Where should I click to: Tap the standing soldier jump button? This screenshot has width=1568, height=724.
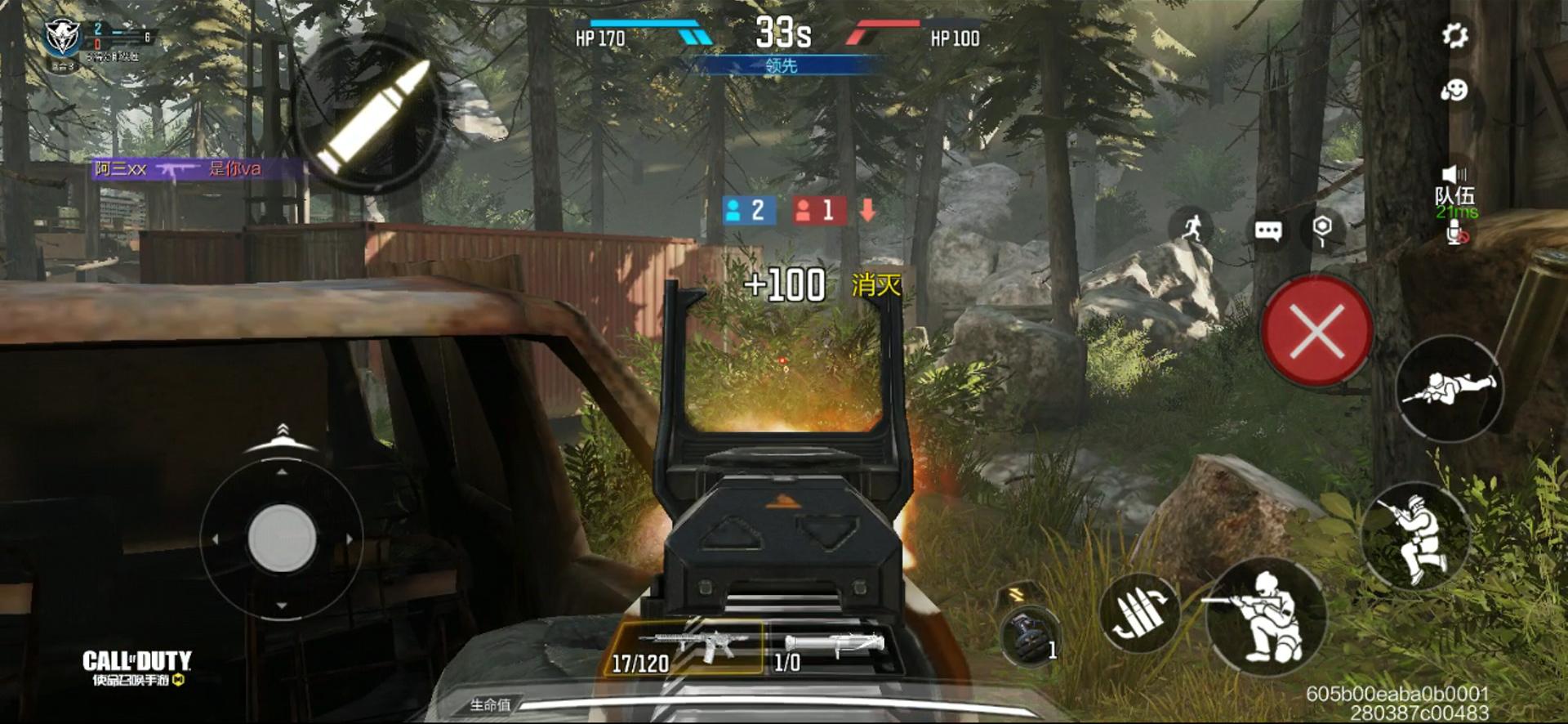pos(1415,535)
